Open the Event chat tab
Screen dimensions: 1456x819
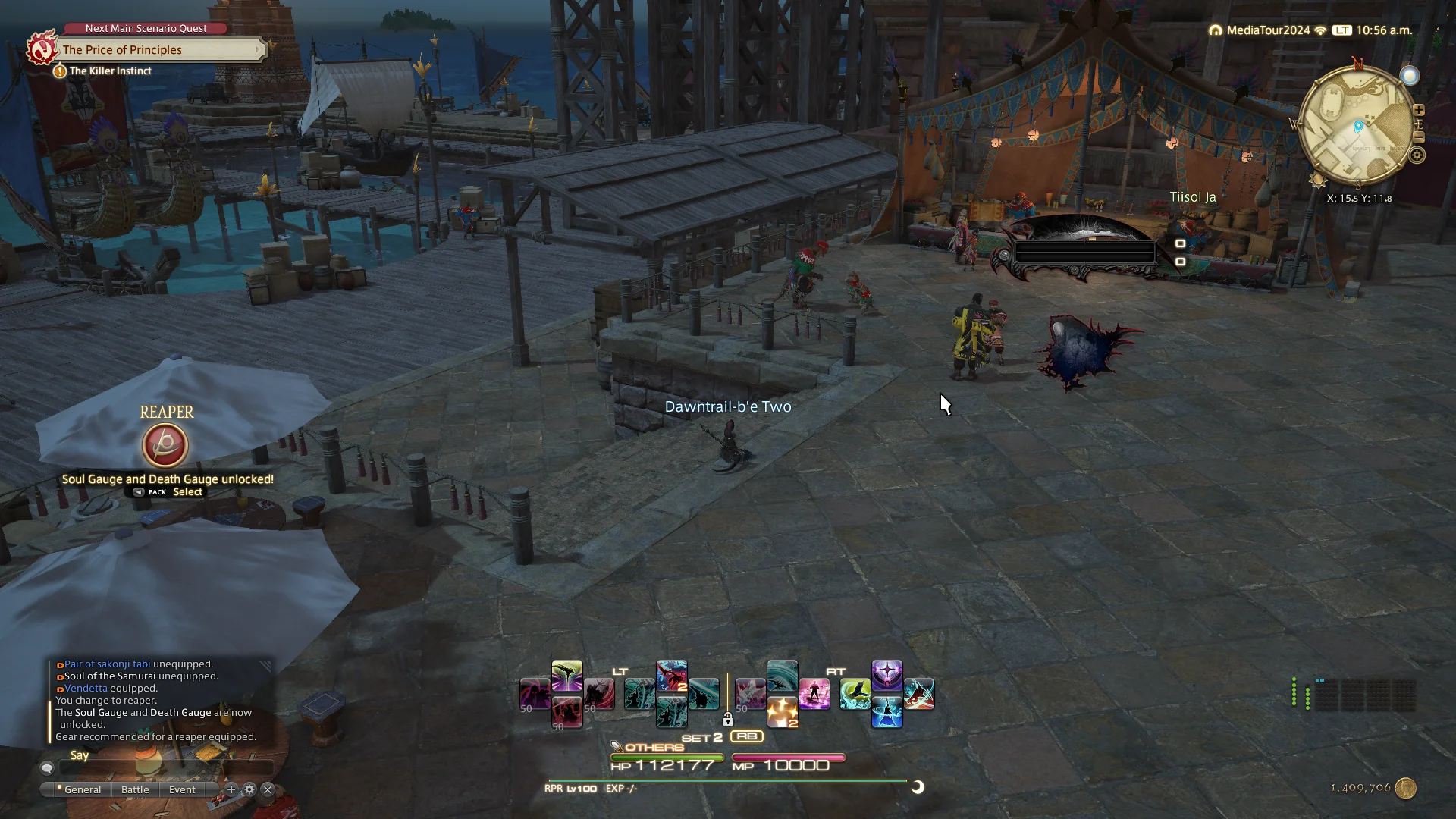coord(182,789)
